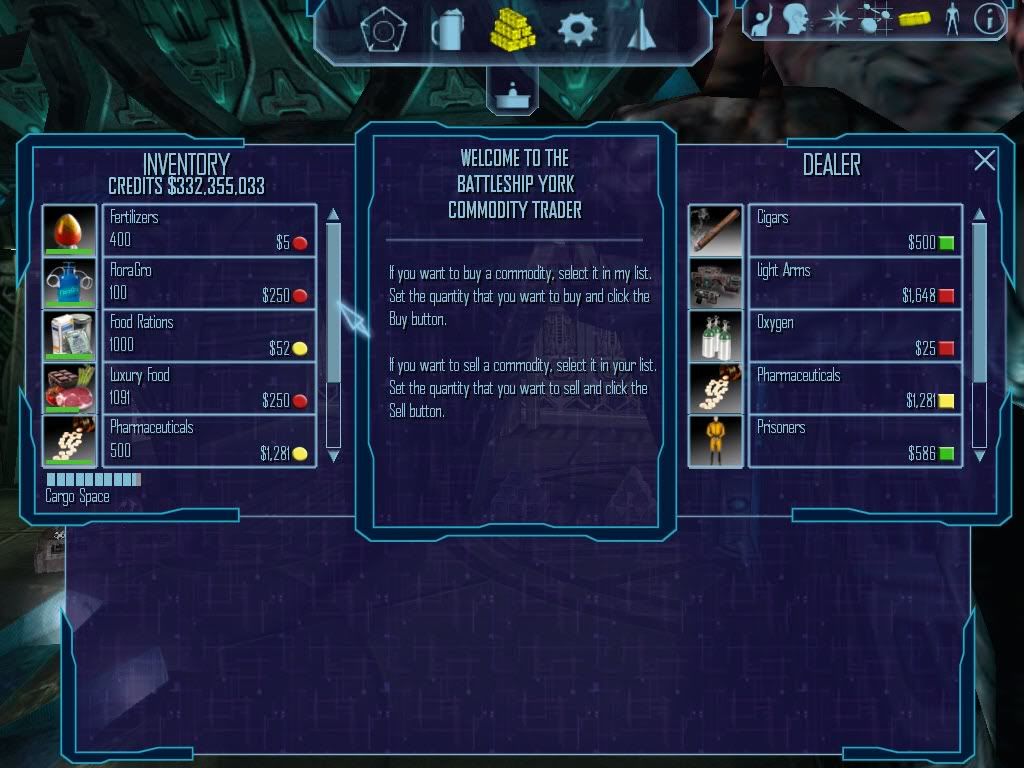Click the inventory list scroll-down arrow
Image resolution: width=1024 pixels, height=768 pixels.
click(334, 456)
